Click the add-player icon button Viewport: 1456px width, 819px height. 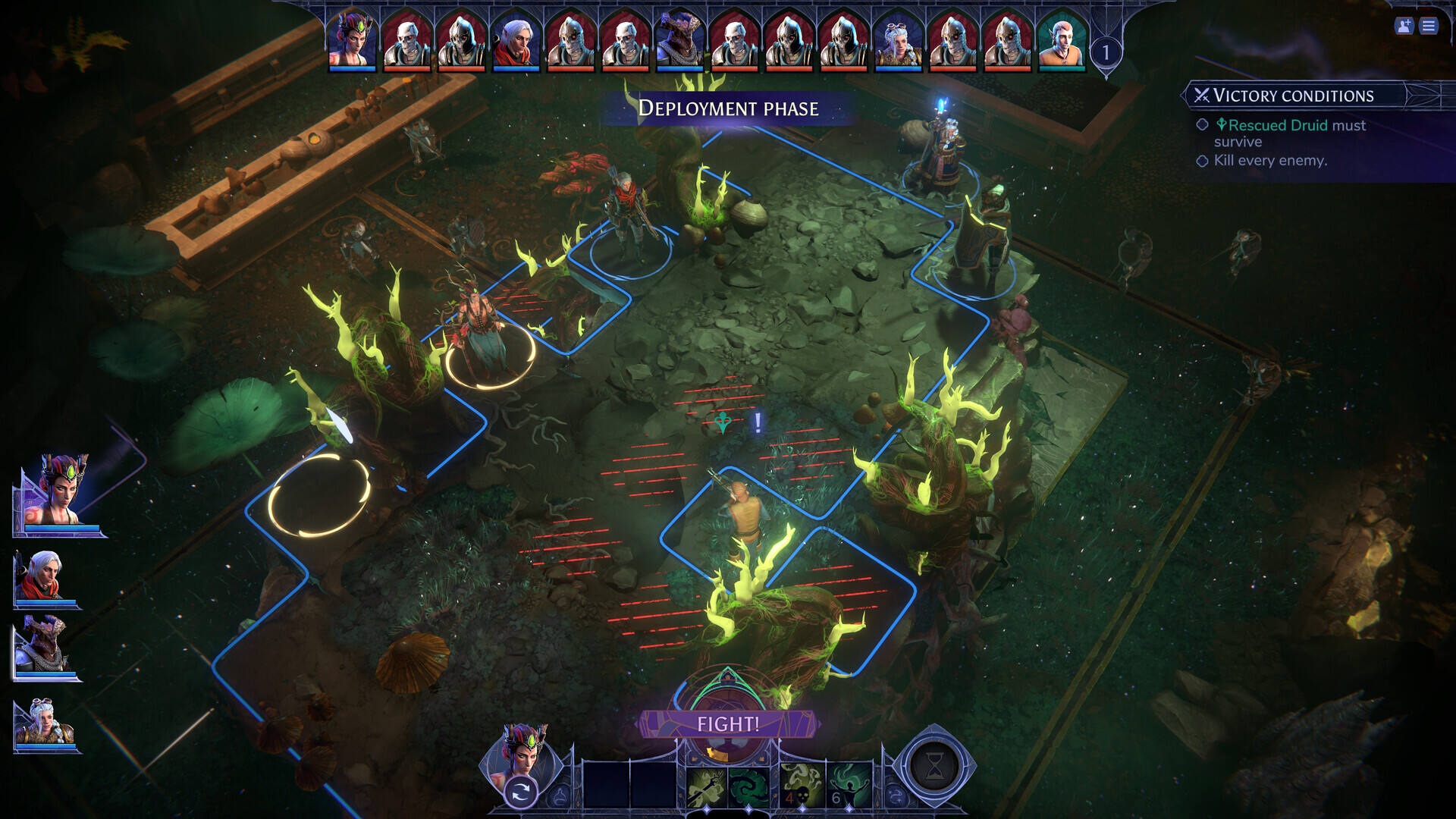[1404, 27]
